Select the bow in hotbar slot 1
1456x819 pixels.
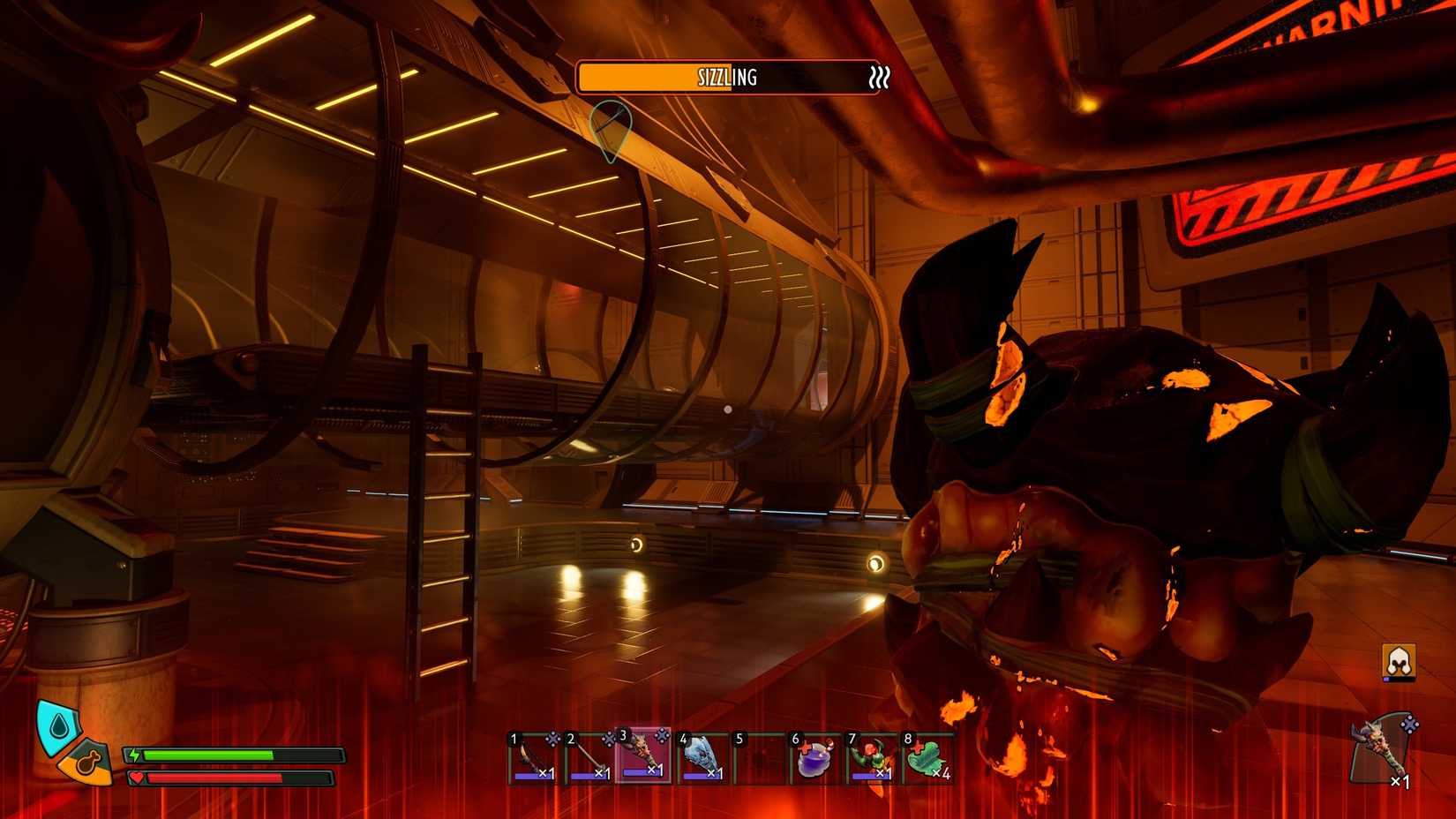click(534, 757)
